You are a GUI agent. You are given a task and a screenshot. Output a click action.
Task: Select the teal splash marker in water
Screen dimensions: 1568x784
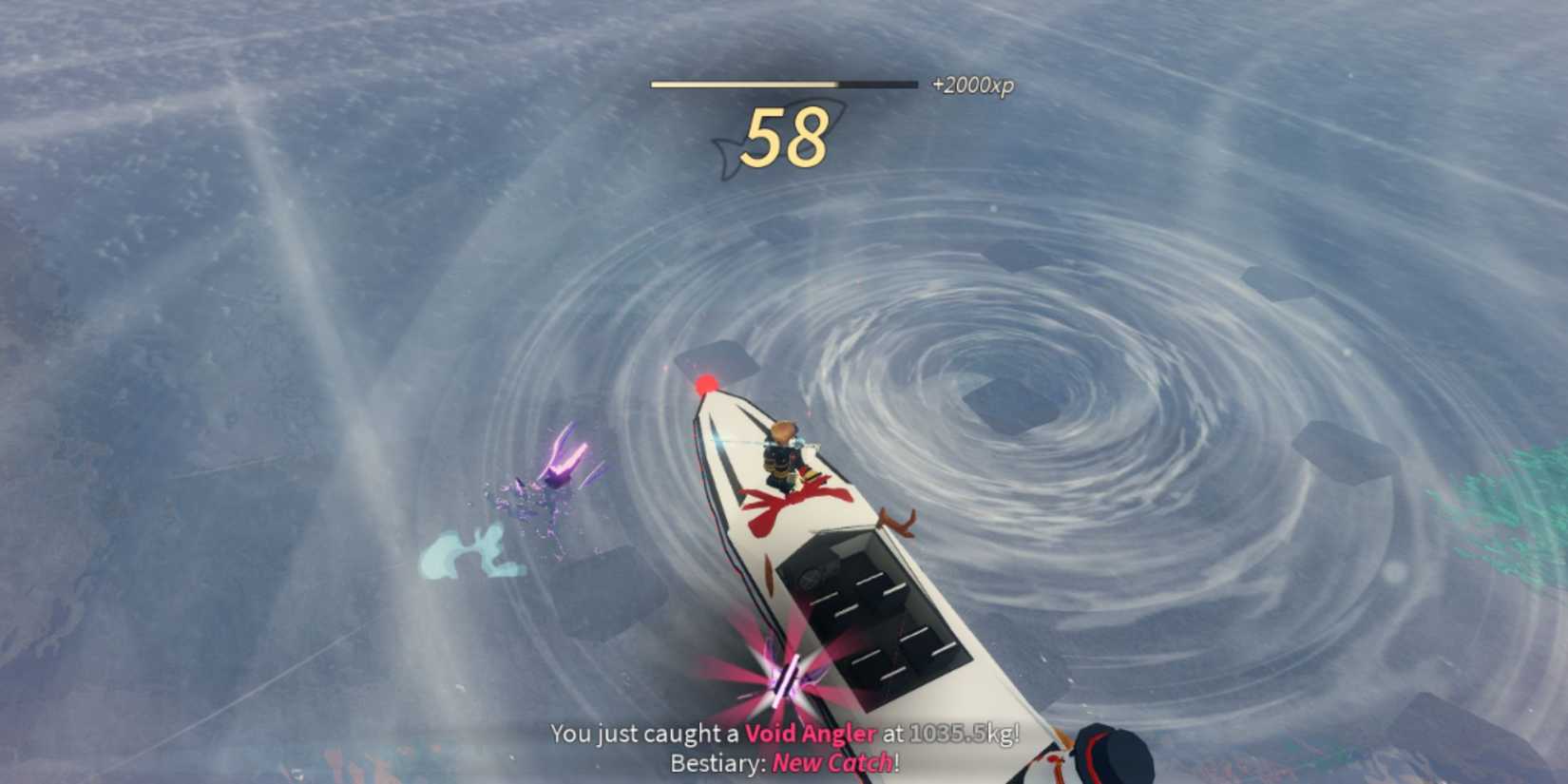[475, 551]
